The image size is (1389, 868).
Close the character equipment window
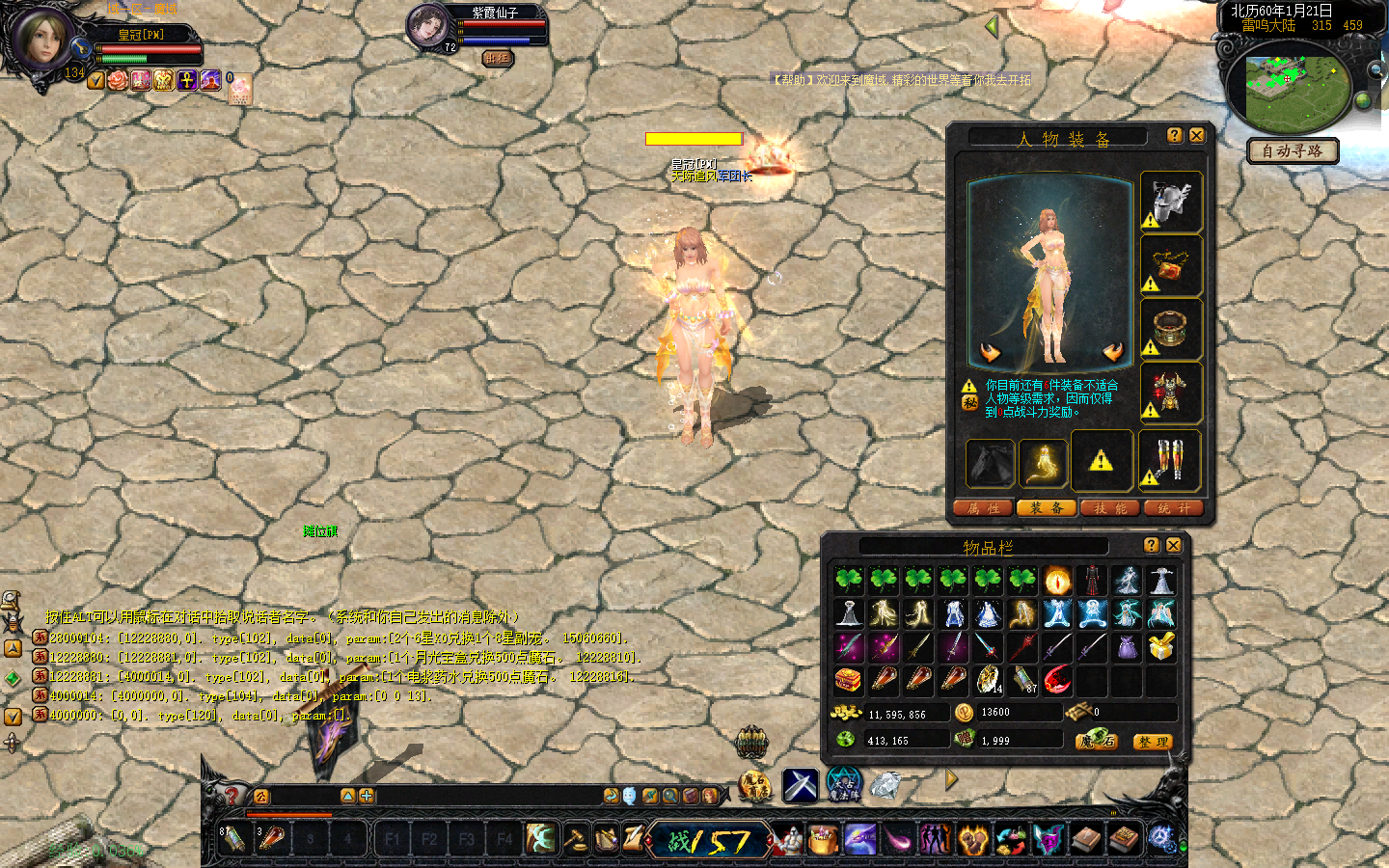pos(1196,136)
